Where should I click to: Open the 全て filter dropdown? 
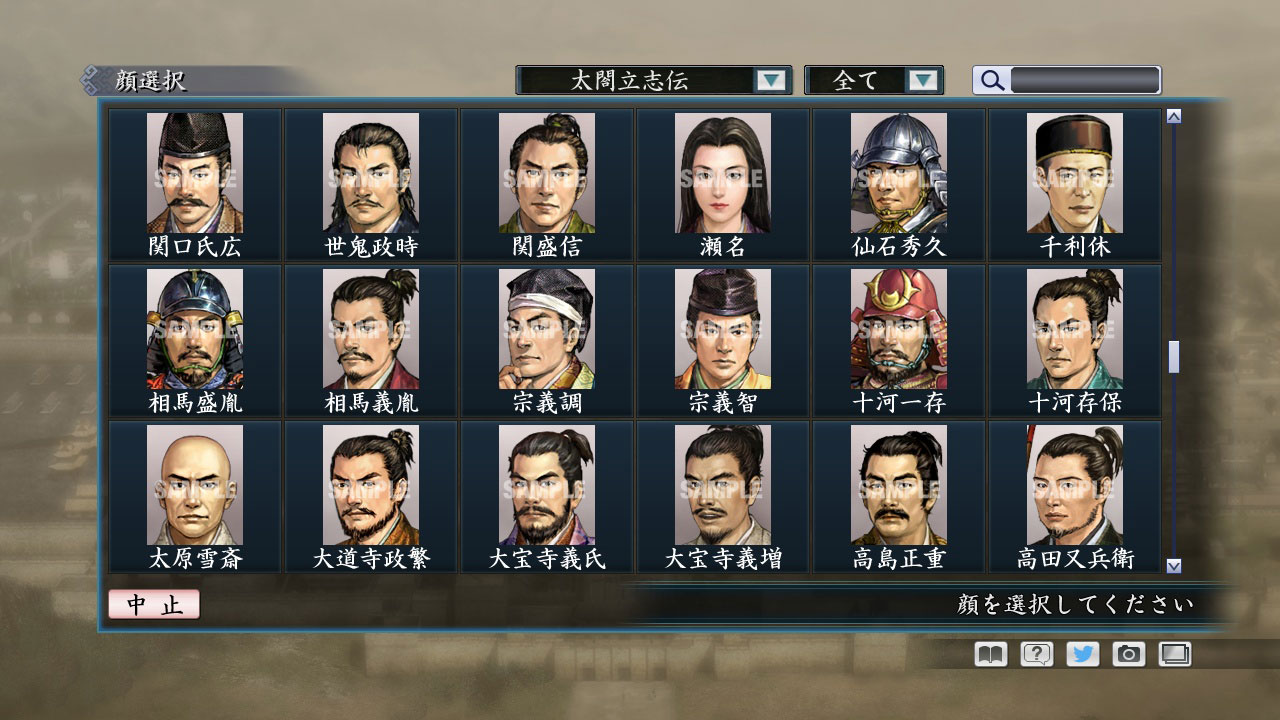click(866, 80)
